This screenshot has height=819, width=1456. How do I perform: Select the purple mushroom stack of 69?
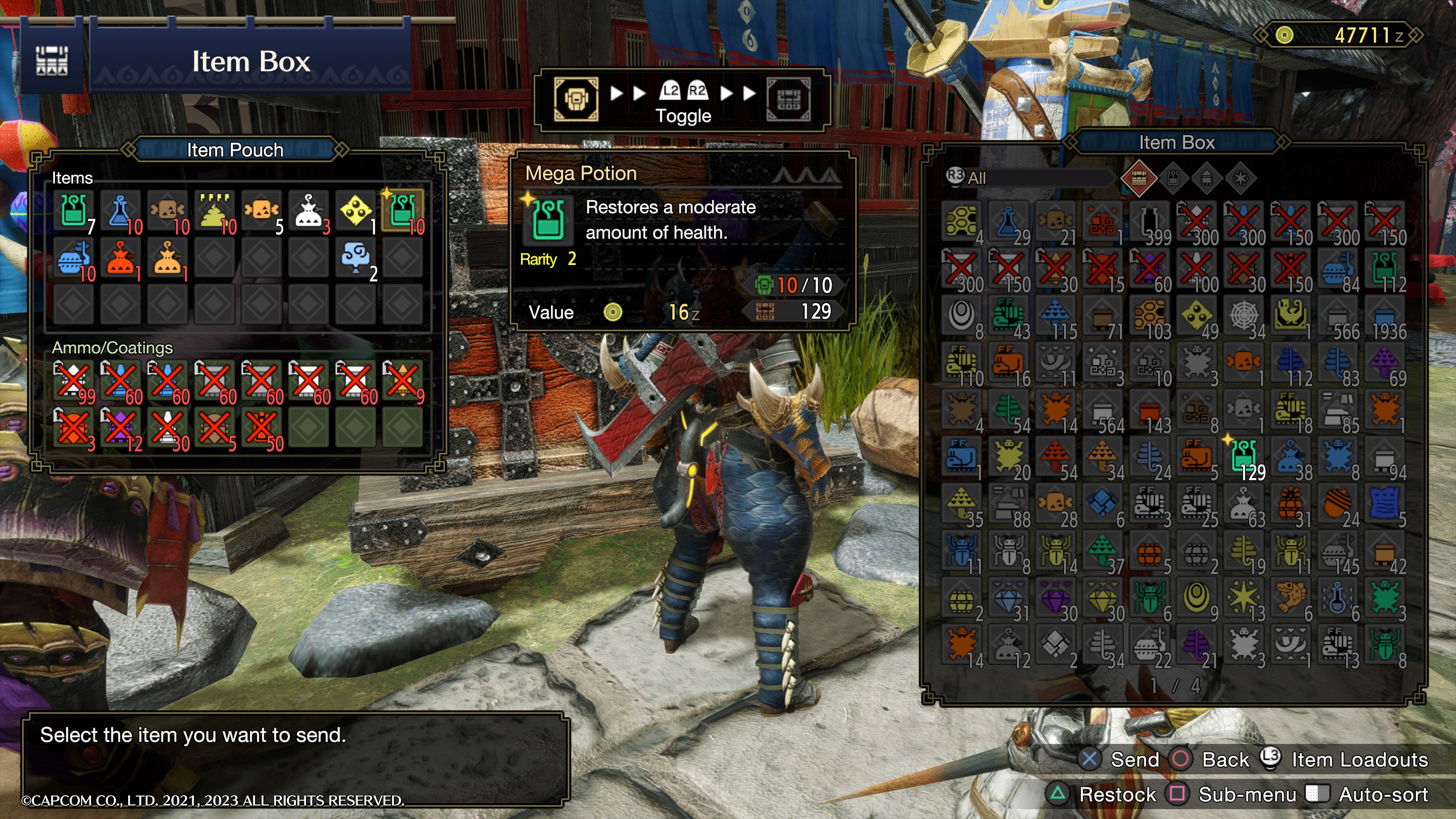tap(1385, 362)
